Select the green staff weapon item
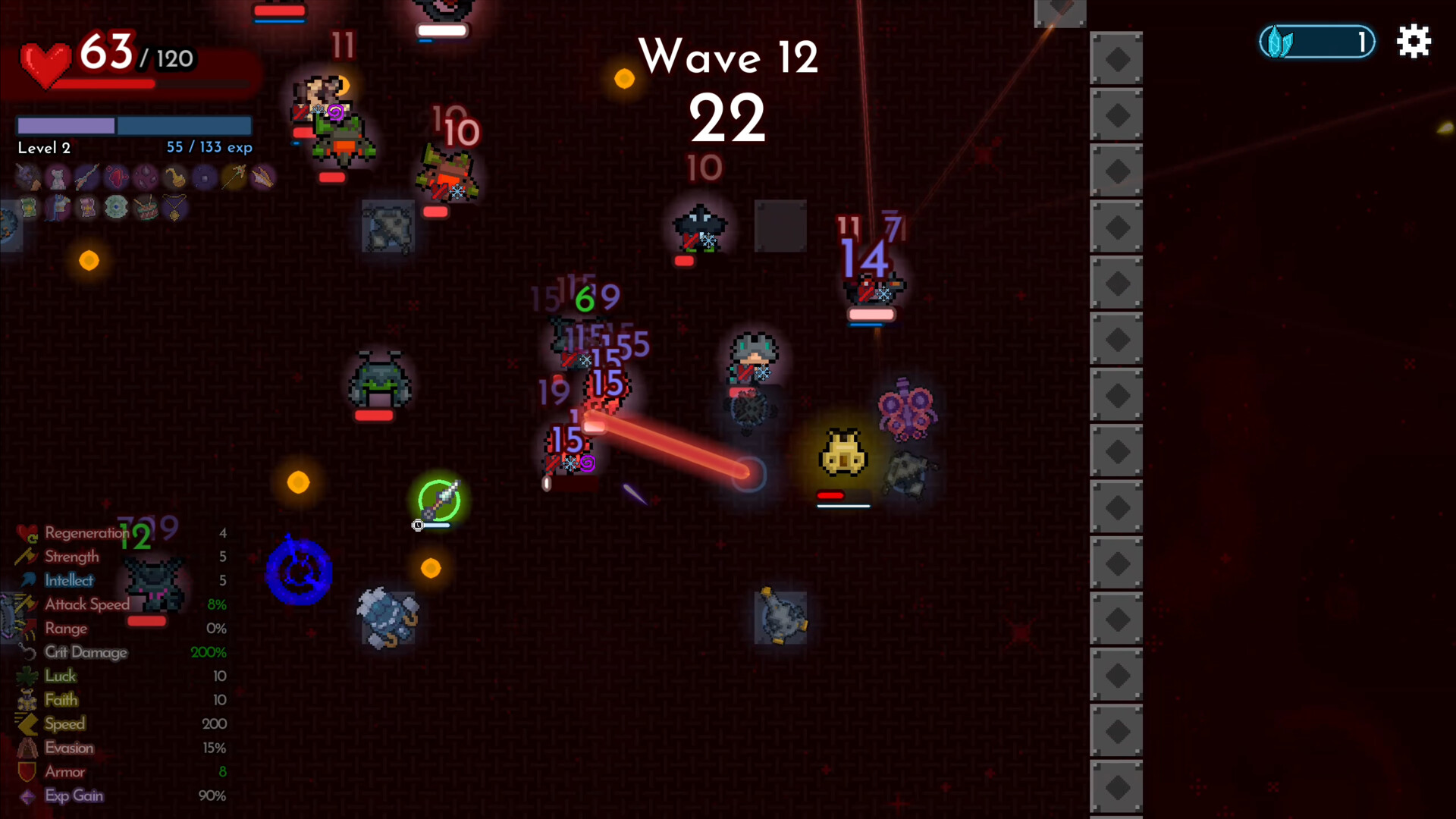The height and width of the screenshot is (819, 1456). (x=234, y=177)
